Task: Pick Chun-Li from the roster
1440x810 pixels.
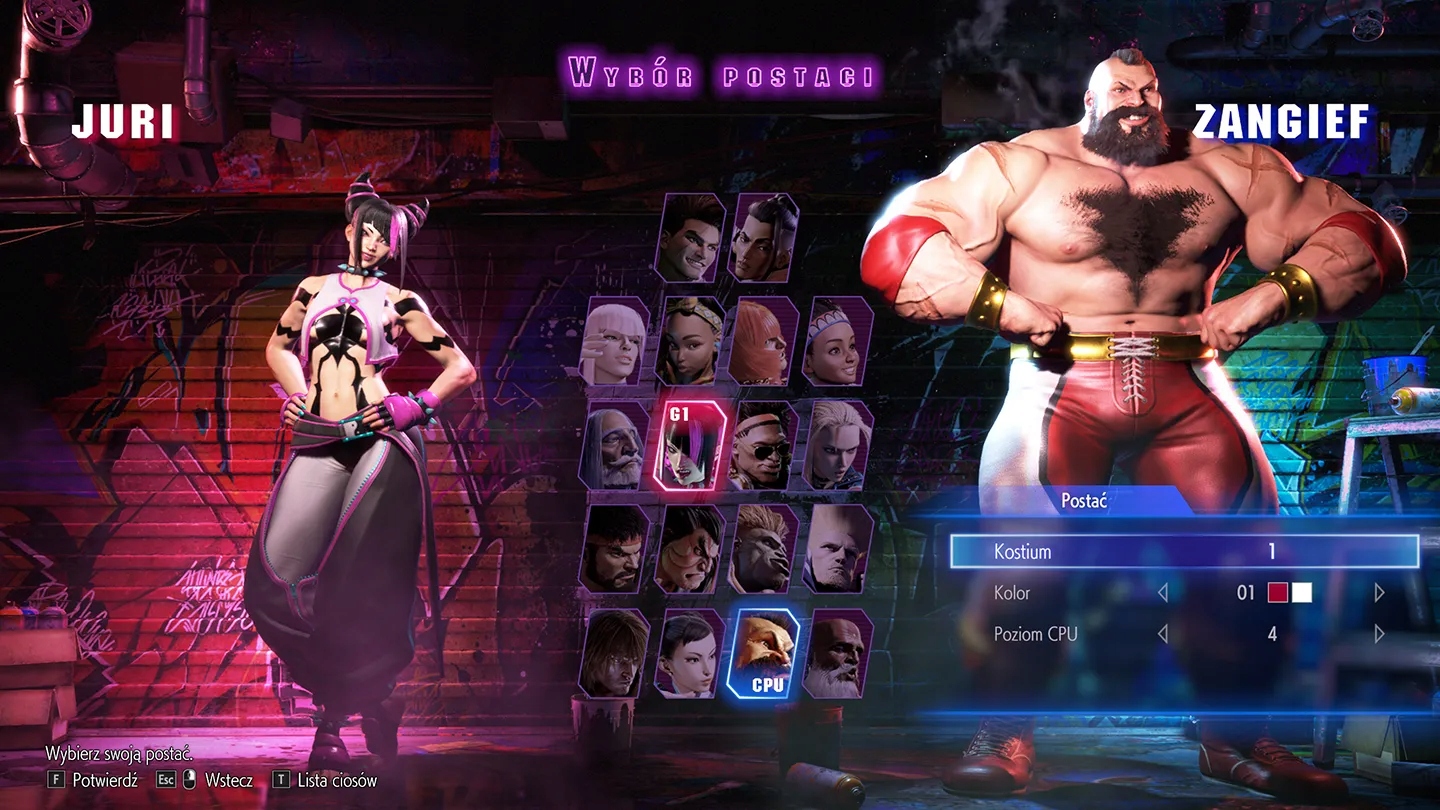Action: 691,653
